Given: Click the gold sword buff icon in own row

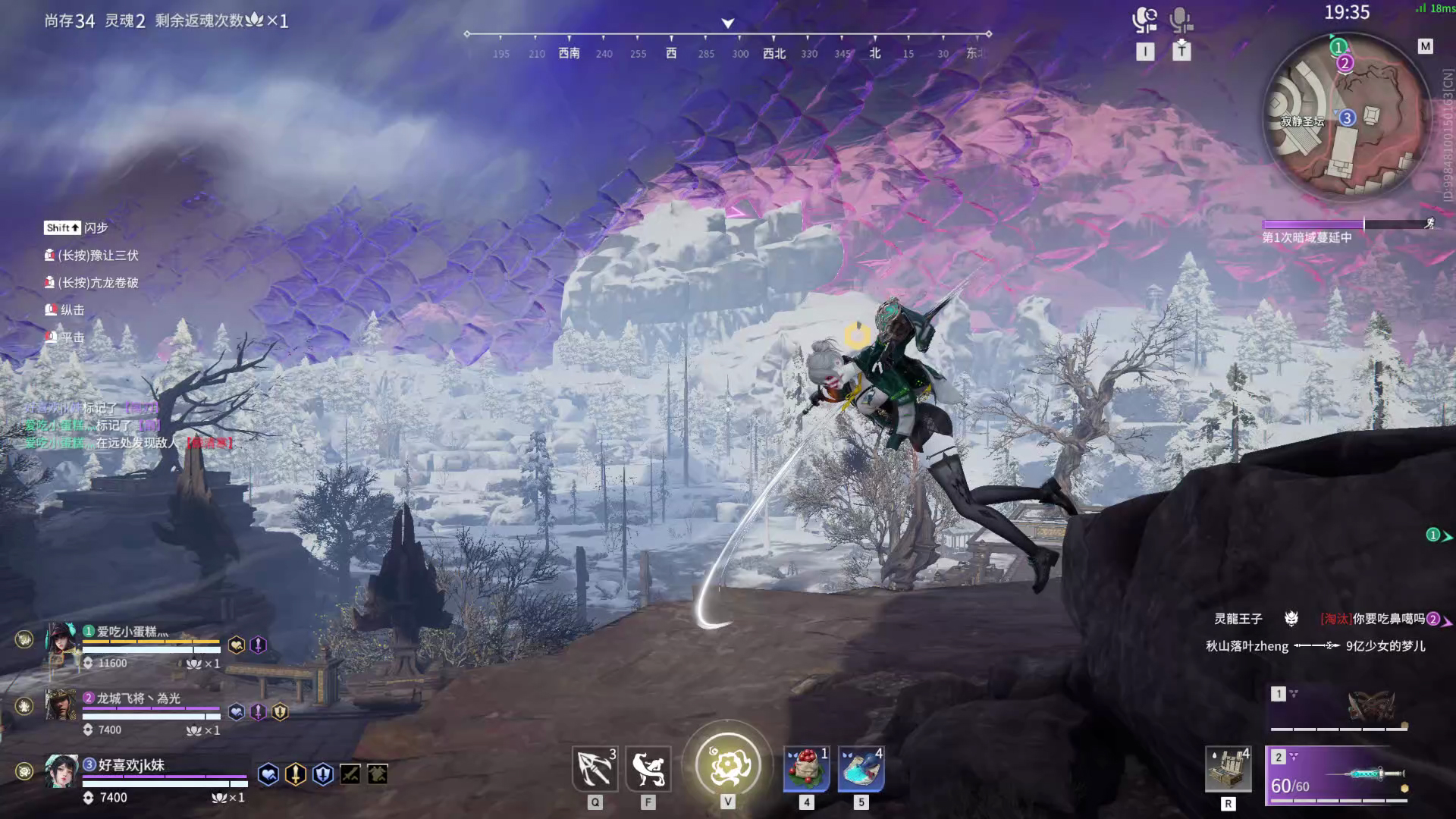Looking at the screenshot, I should click(296, 774).
